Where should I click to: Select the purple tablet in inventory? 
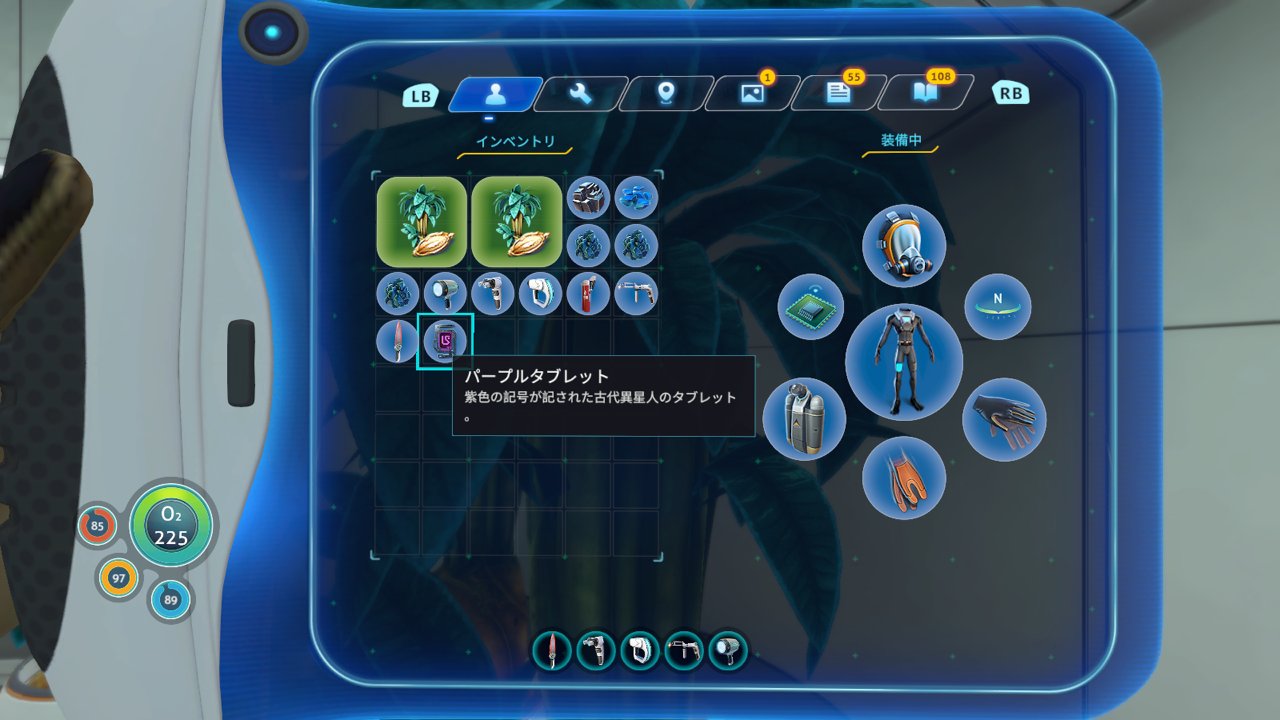point(445,342)
